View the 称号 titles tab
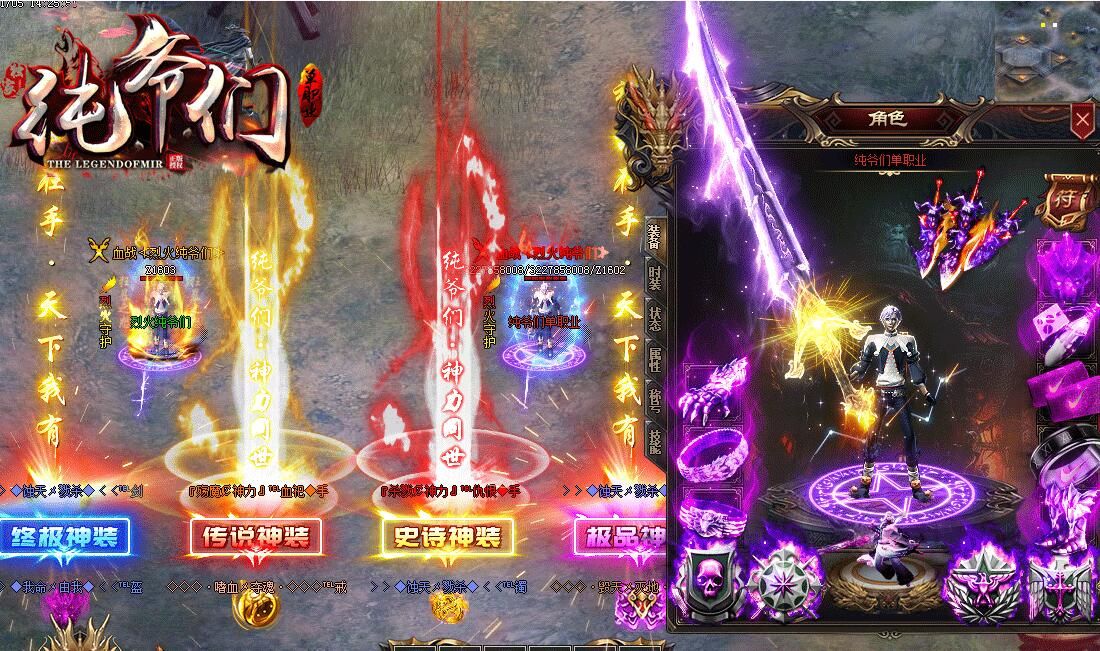 coord(653,400)
